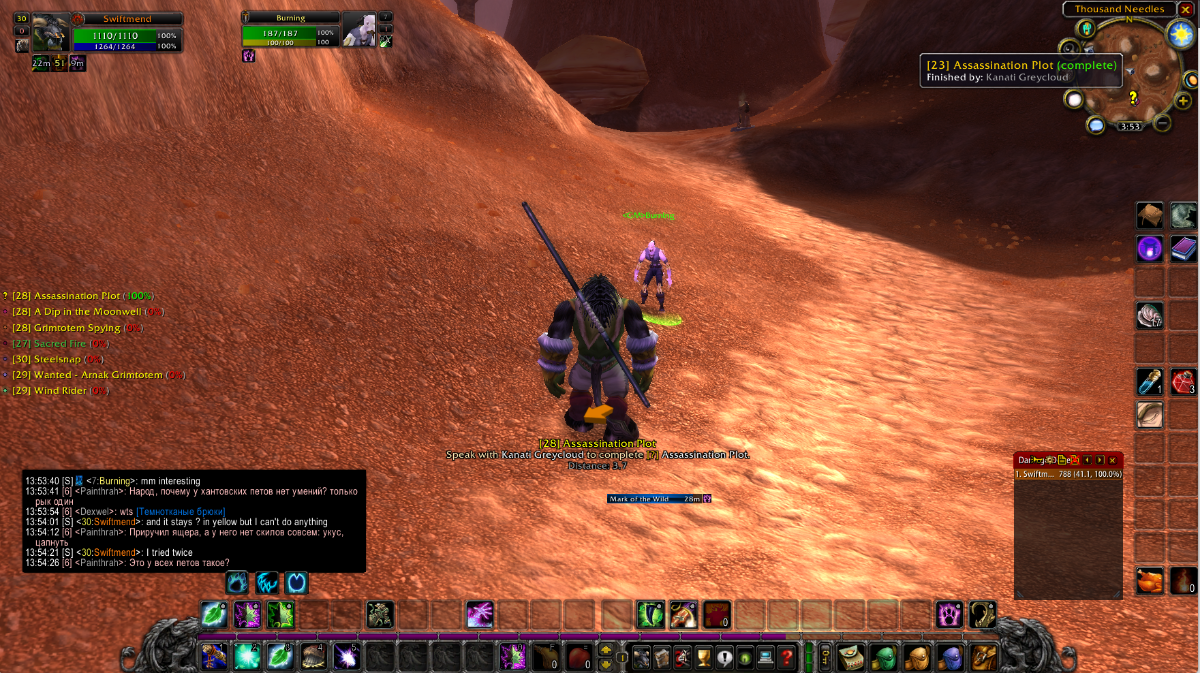Open the red question mark help button
Image resolution: width=1200 pixels, height=673 pixels.
(x=788, y=657)
